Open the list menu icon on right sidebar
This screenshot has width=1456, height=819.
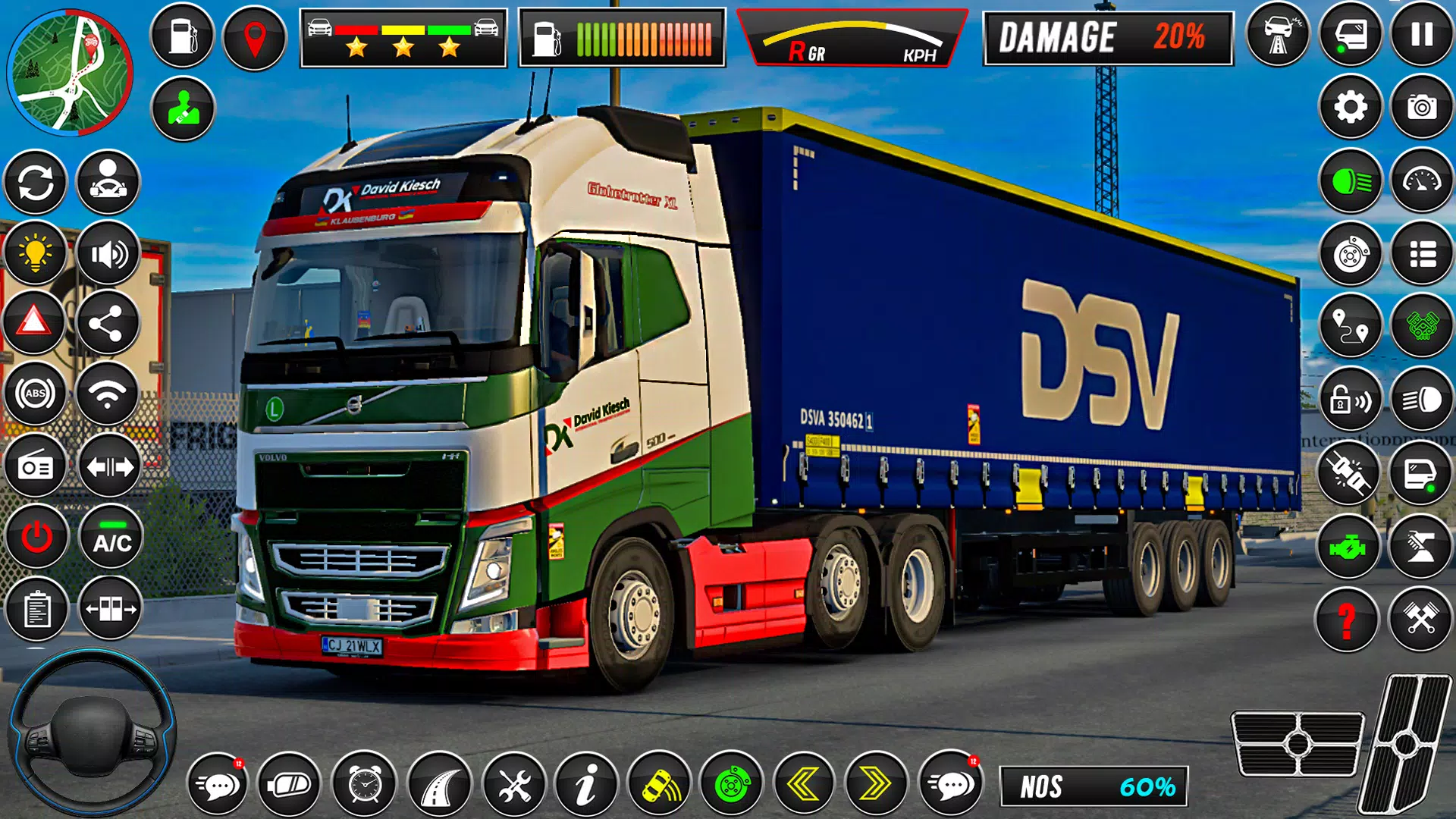1424,254
